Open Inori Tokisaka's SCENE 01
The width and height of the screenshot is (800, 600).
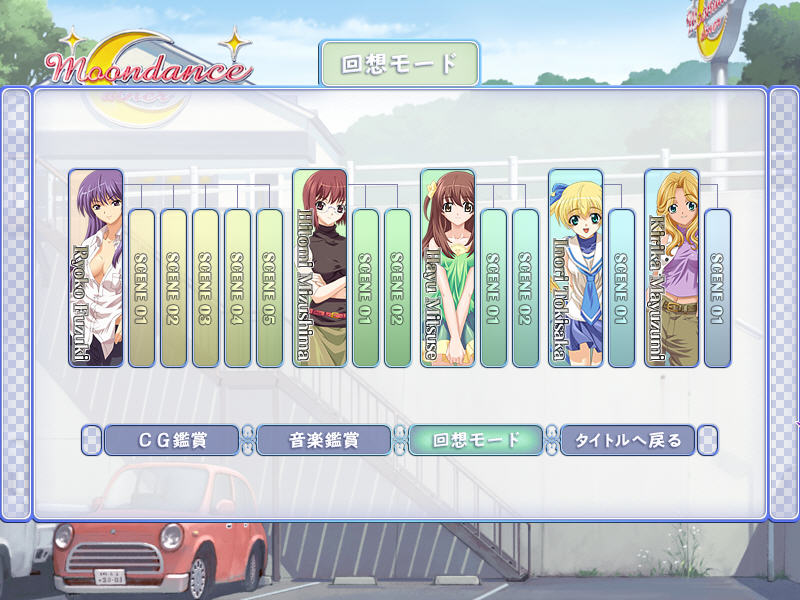click(621, 288)
